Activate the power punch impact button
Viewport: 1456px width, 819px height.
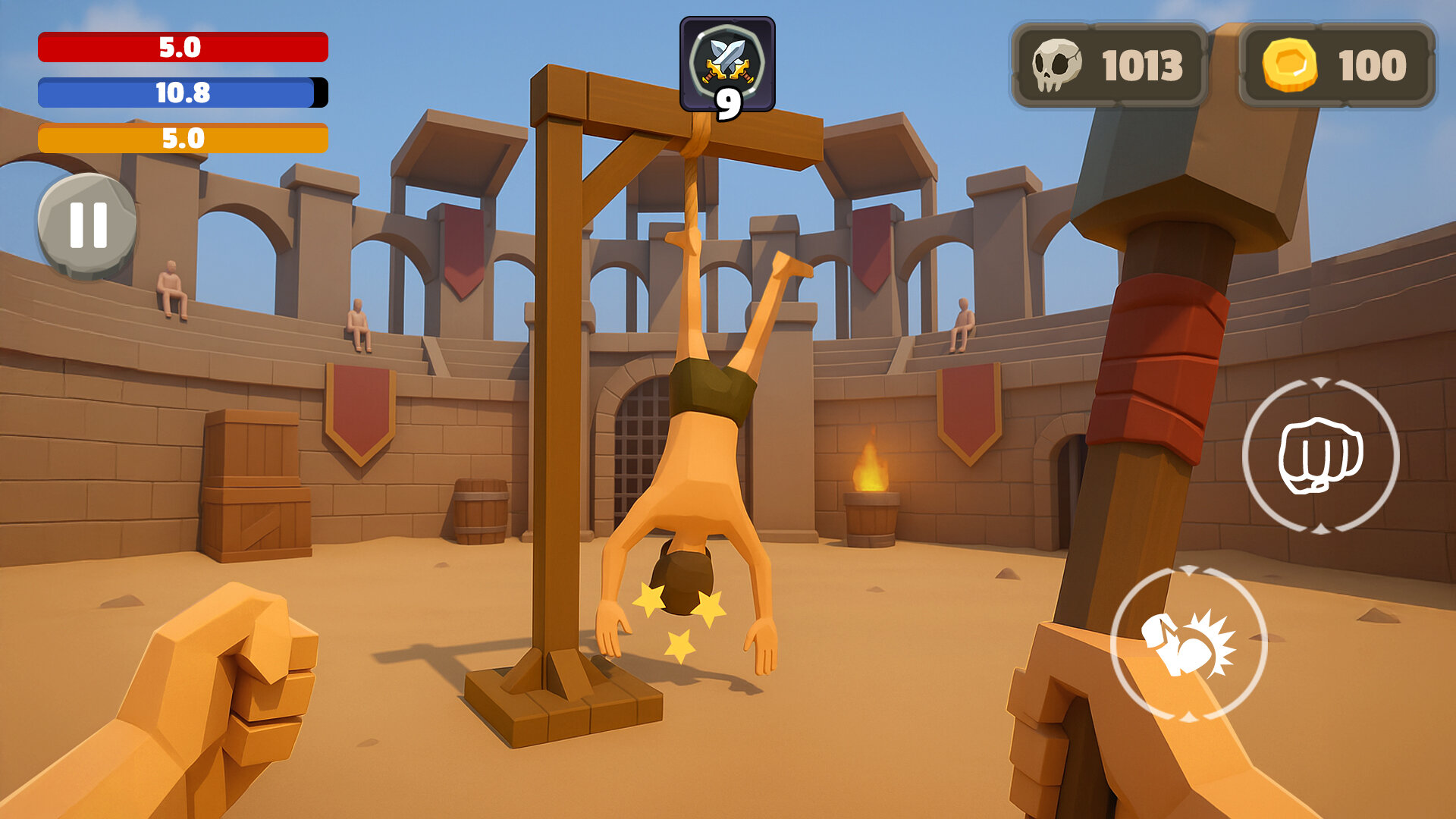1188,643
